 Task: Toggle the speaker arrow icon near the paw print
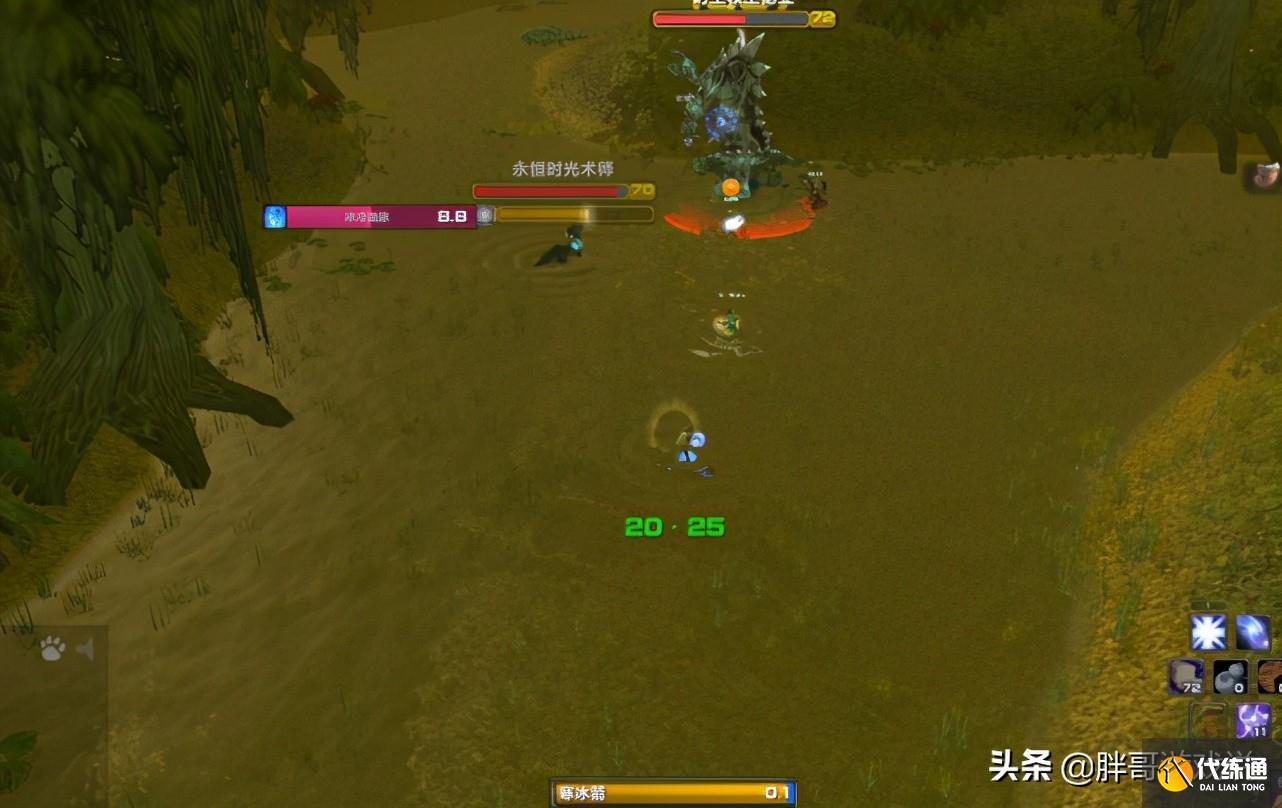coord(86,648)
